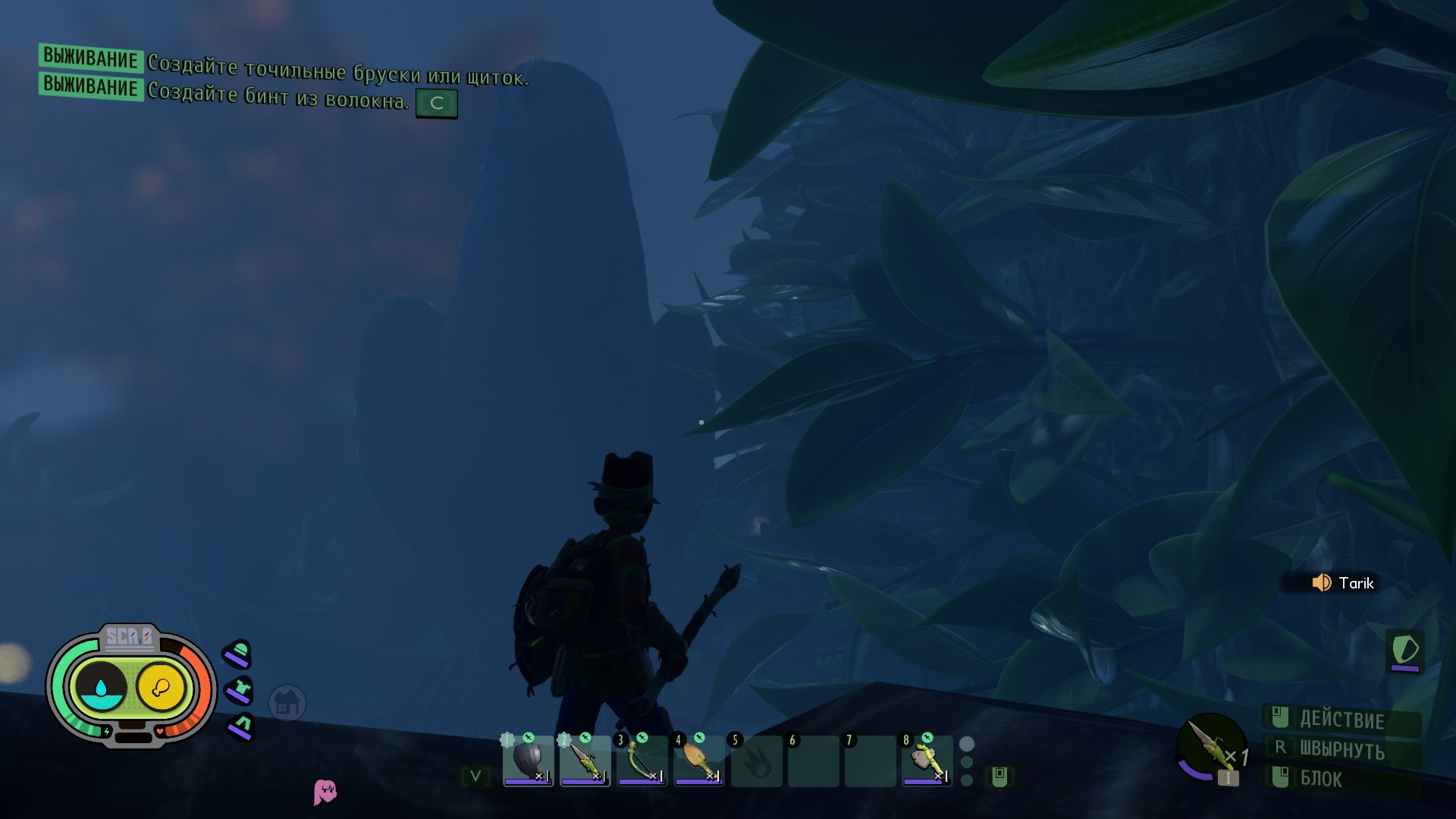Inspect the chest armor shirt icon

[240, 691]
